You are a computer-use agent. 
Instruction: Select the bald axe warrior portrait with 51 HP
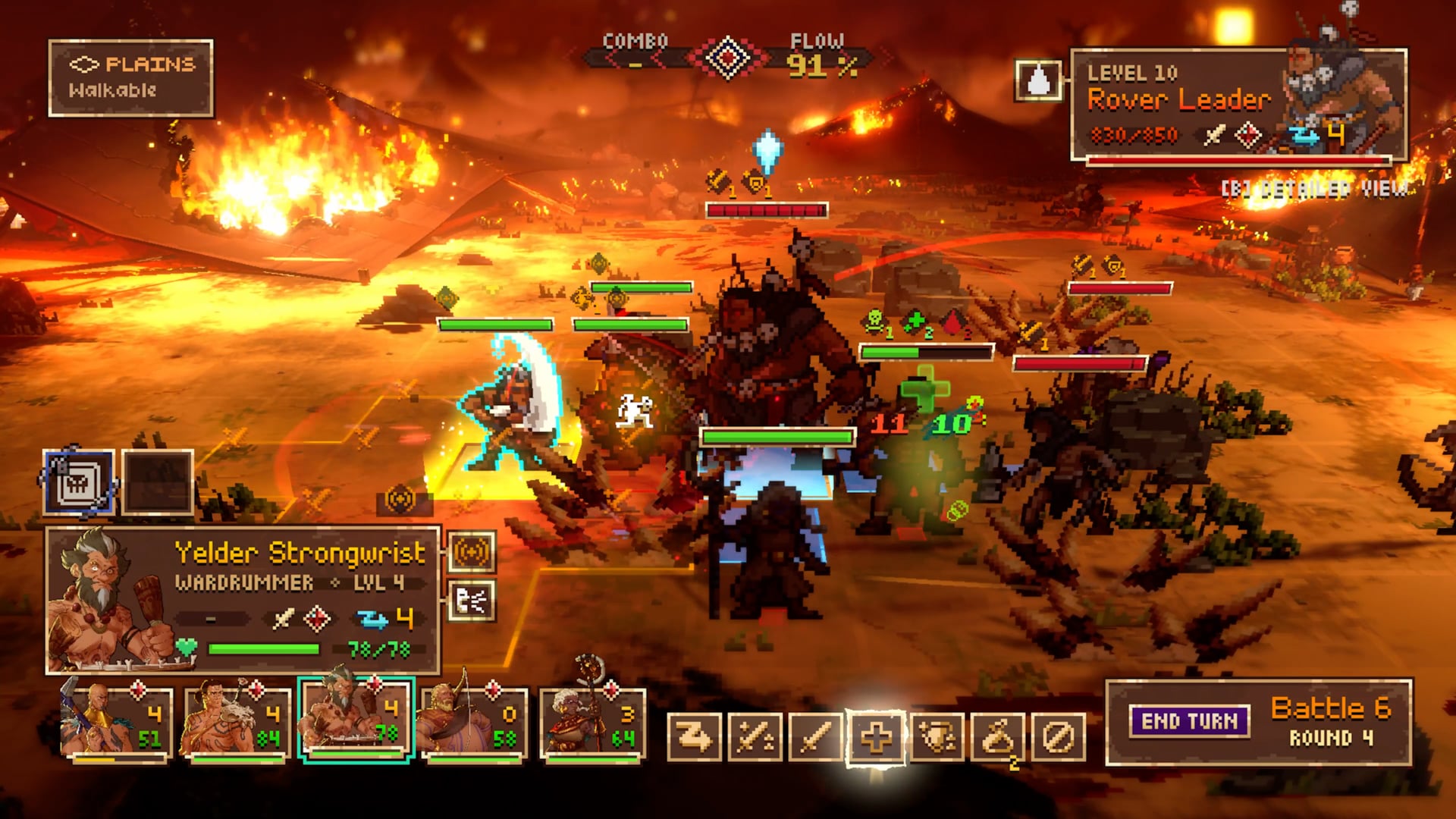pos(115,723)
